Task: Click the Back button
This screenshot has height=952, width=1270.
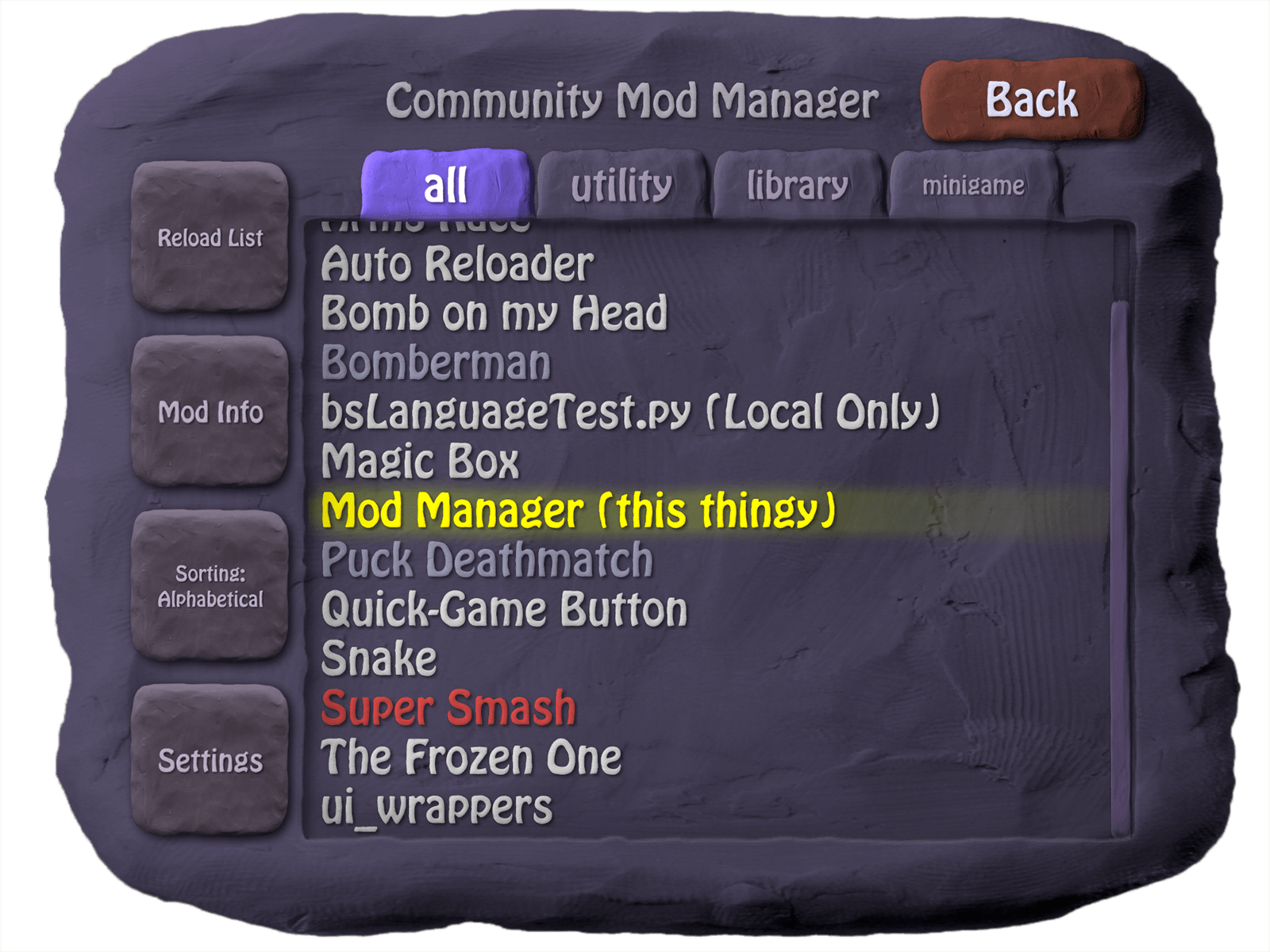Action: click(x=1030, y=100)
